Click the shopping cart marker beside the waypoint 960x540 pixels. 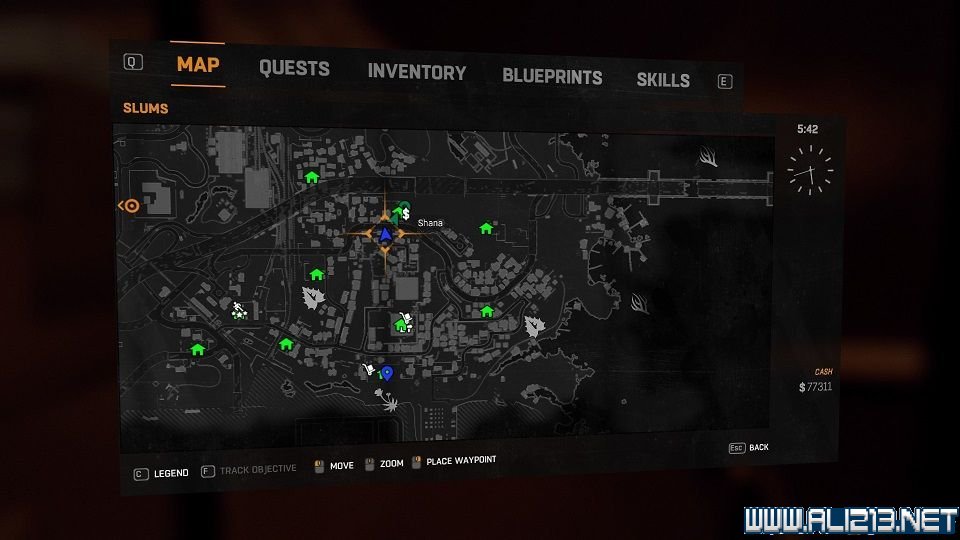(369, 371)
